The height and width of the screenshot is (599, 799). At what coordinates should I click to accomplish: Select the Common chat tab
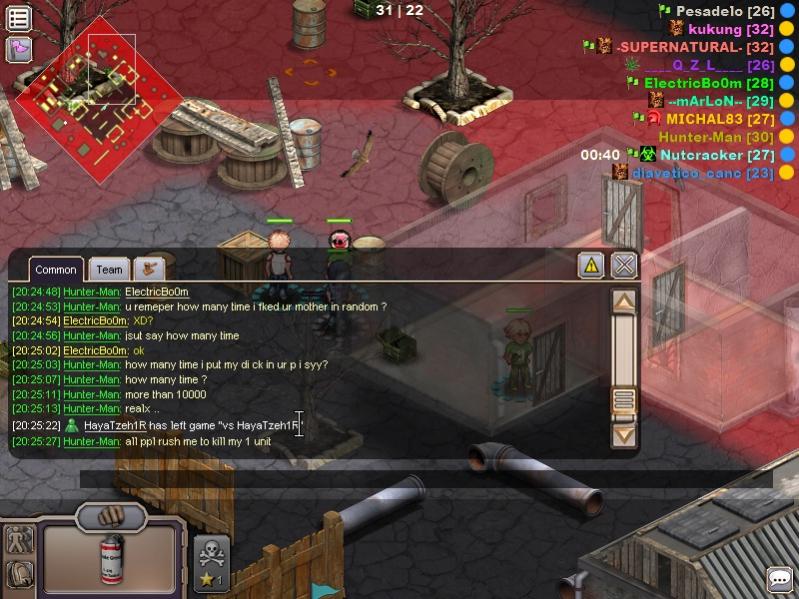pyautogui.click(x=56, y=269)
